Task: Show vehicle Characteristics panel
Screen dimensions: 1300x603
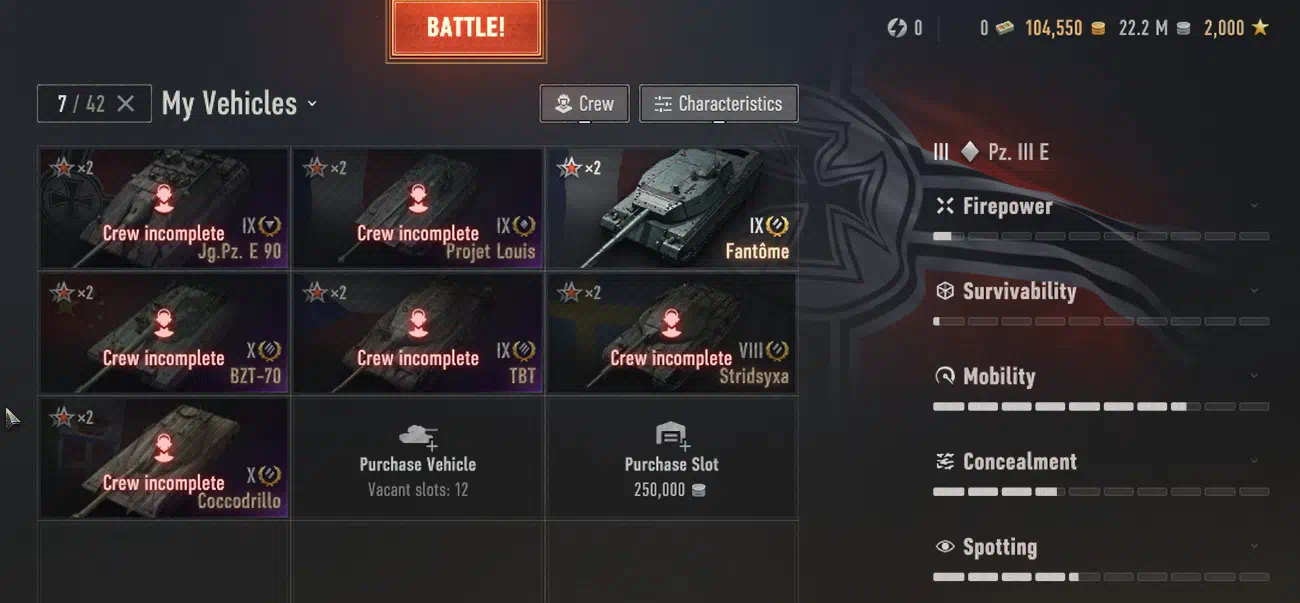Action: coord(718,103)
